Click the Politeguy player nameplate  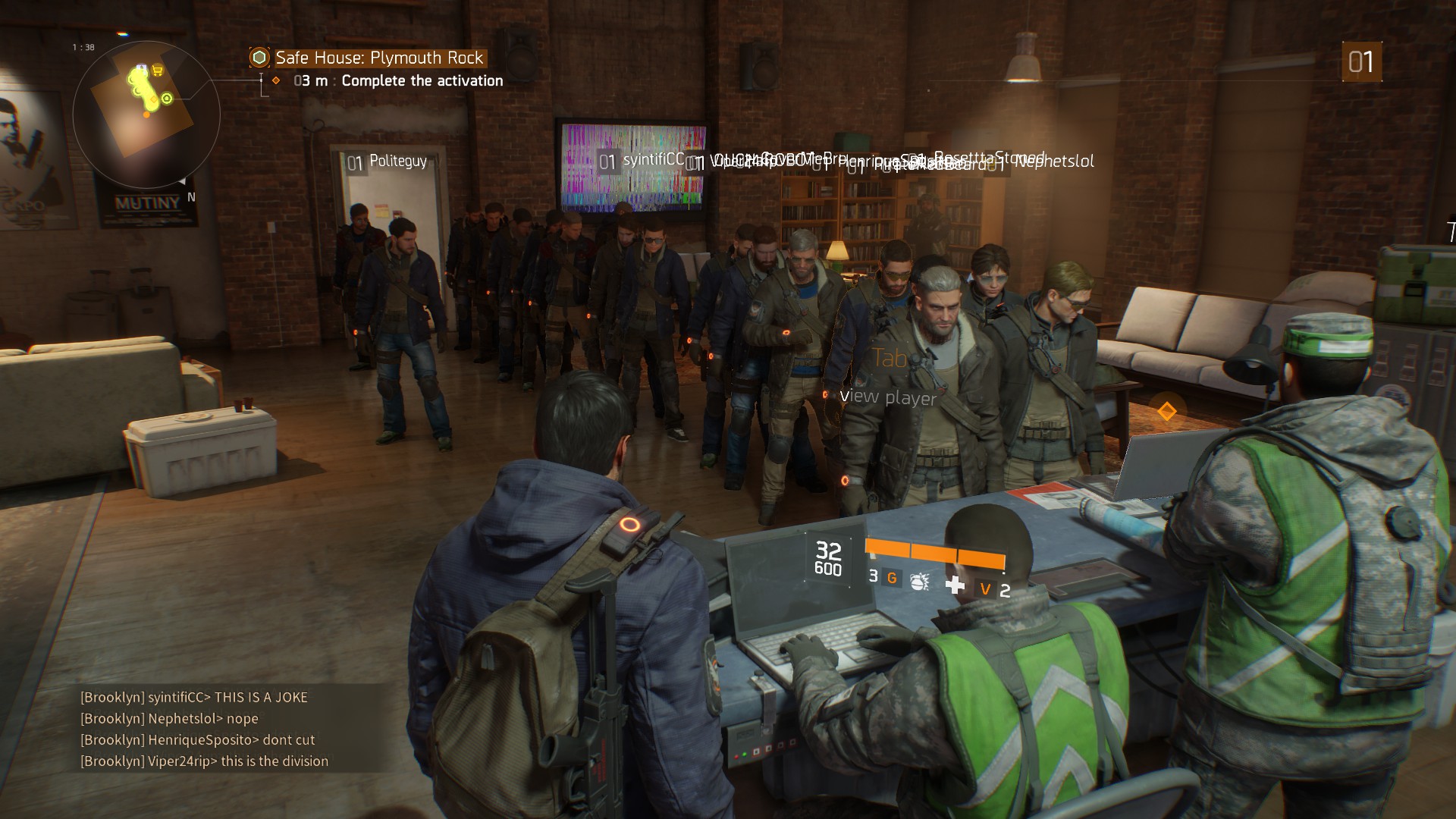pyautogui.click(x=388, y=162)
